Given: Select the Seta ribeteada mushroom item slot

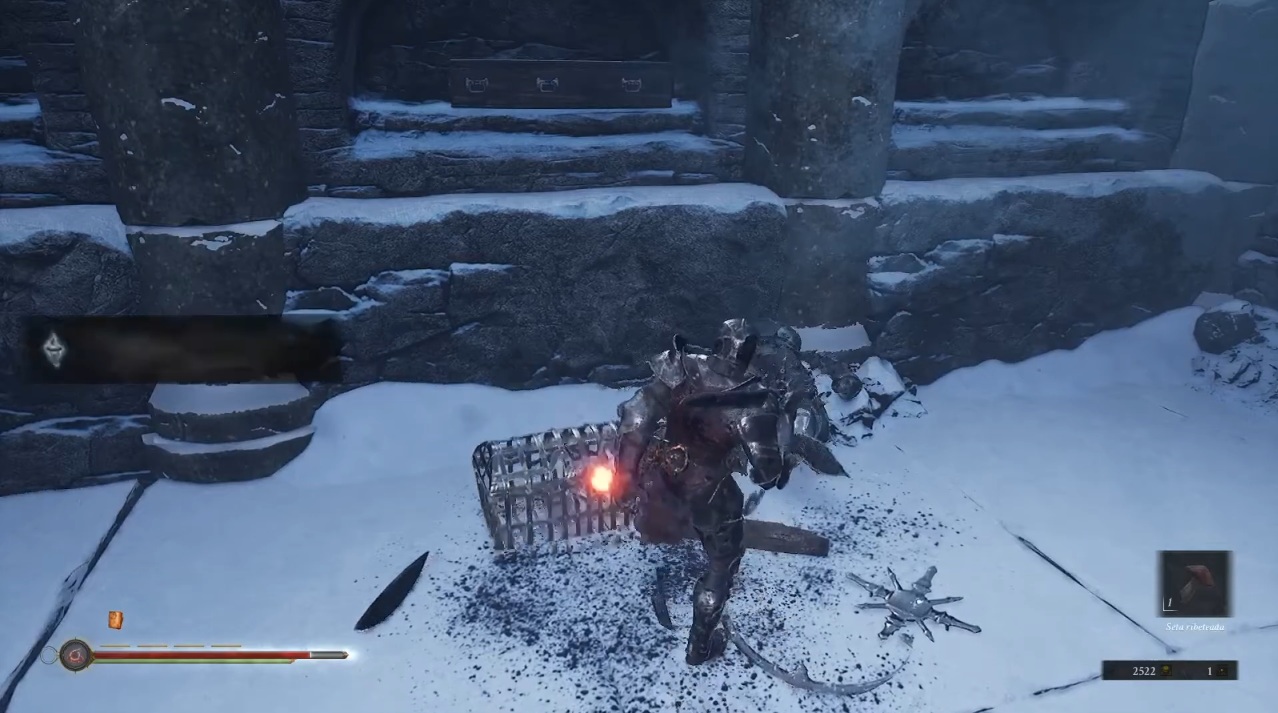Looking at the screenshot, I should pos(1195,584).
